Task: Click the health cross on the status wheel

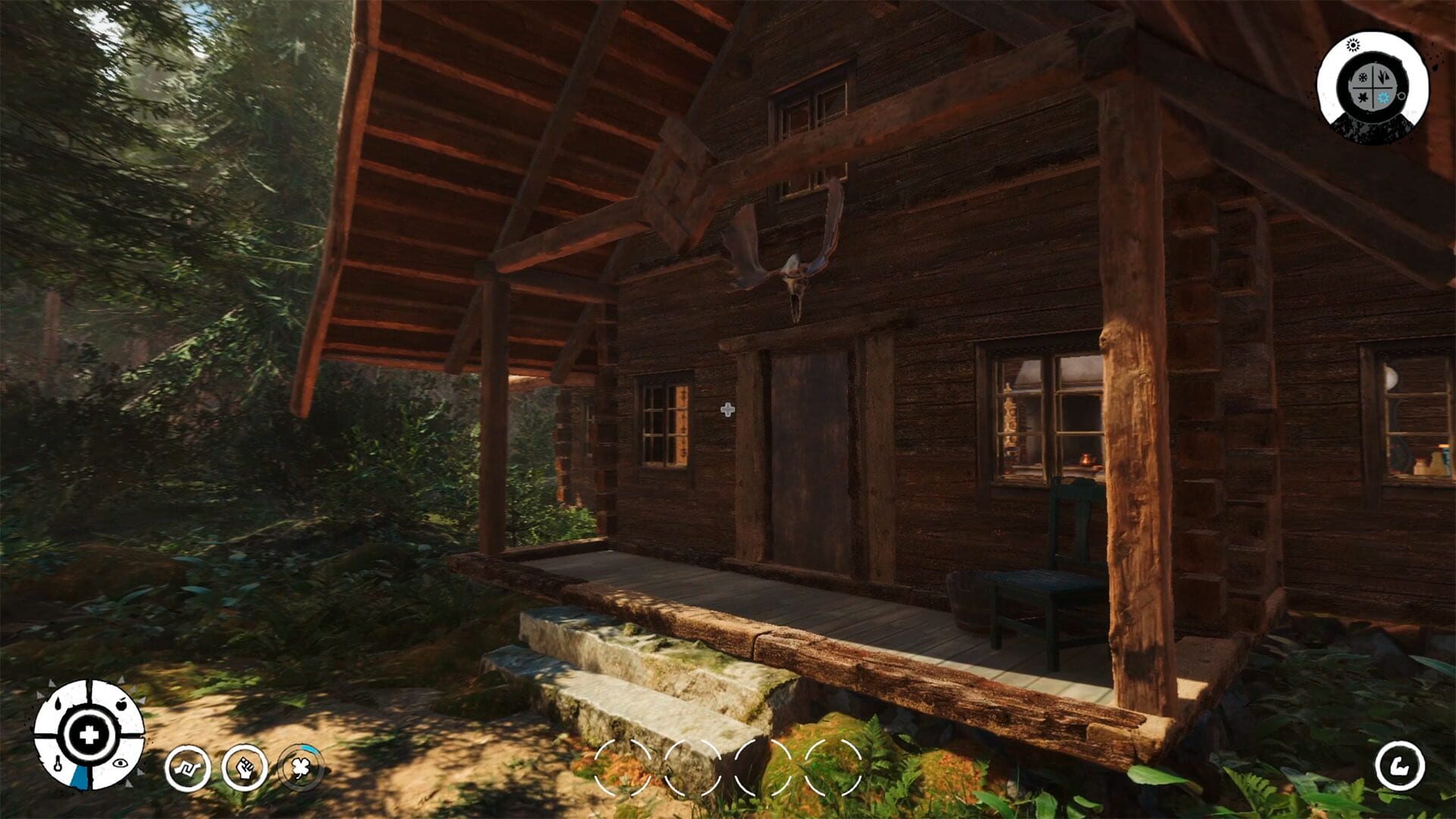Action: [x=89, y=736]
